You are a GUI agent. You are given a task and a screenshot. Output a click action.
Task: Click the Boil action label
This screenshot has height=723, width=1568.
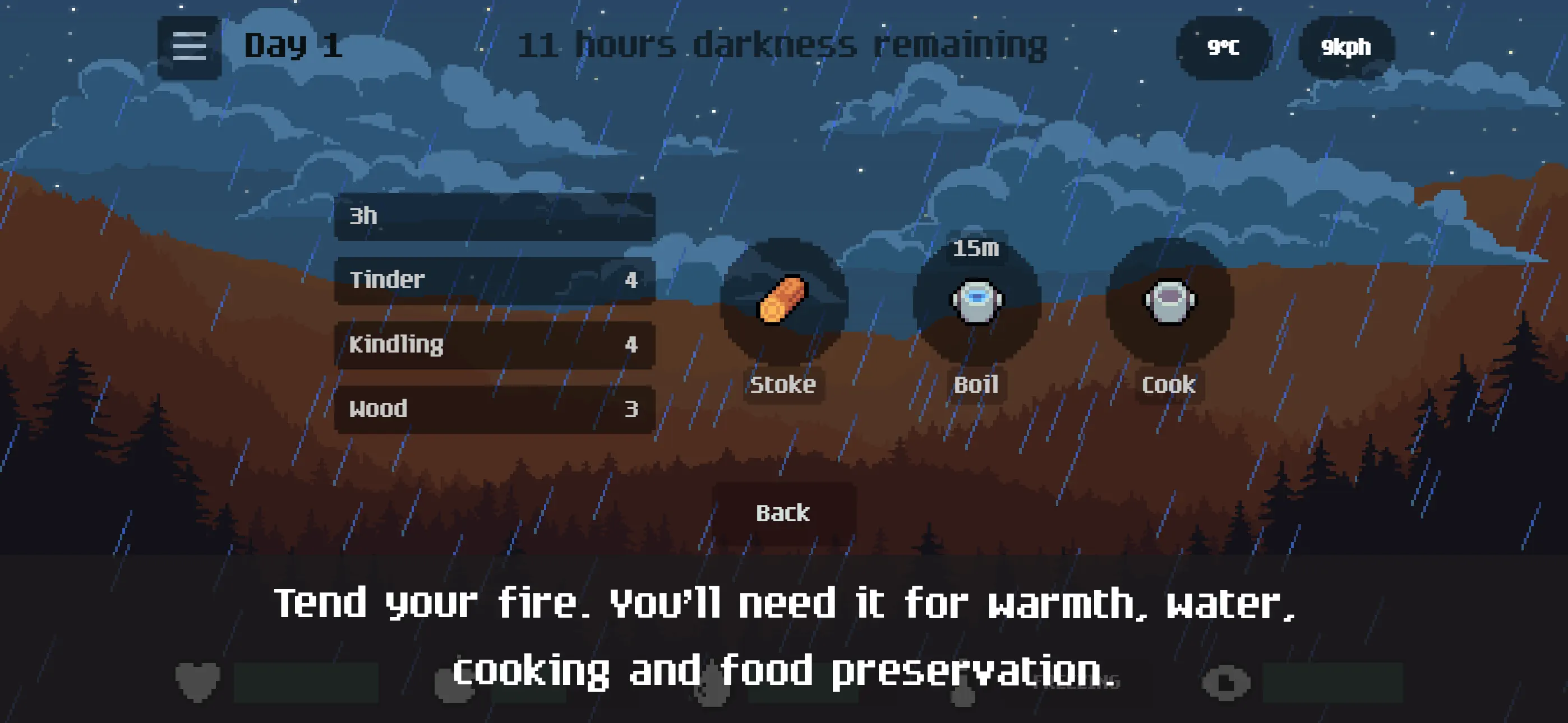976,384
